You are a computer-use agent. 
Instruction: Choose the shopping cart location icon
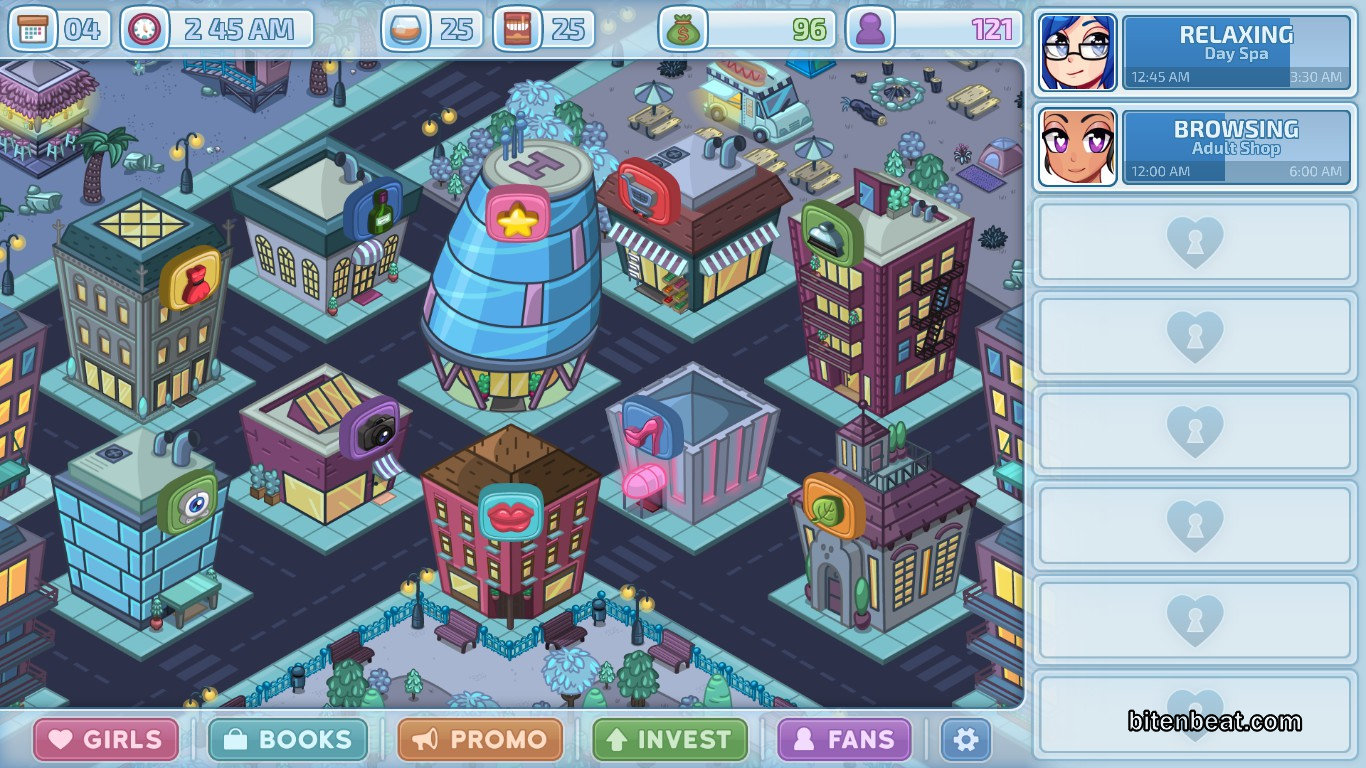click(x=647, y=186)
